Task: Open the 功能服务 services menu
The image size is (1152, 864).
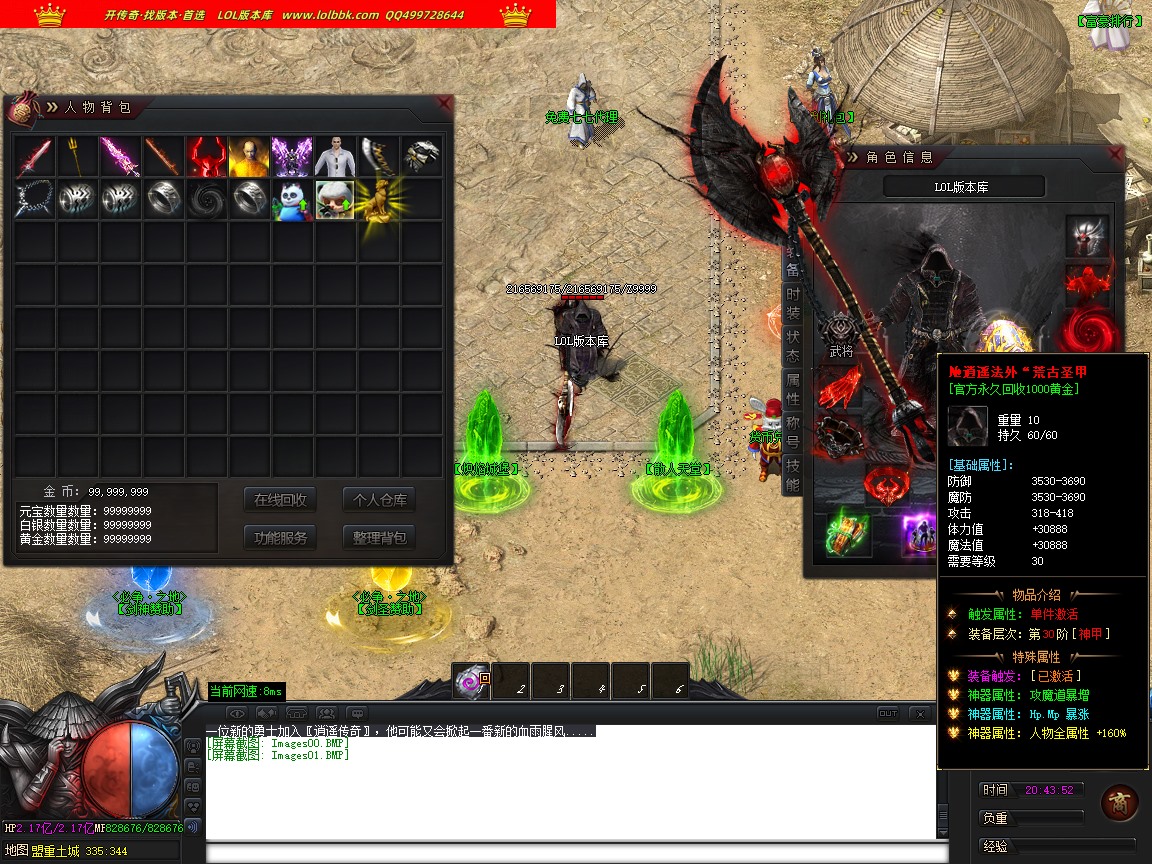Action: 280,537
